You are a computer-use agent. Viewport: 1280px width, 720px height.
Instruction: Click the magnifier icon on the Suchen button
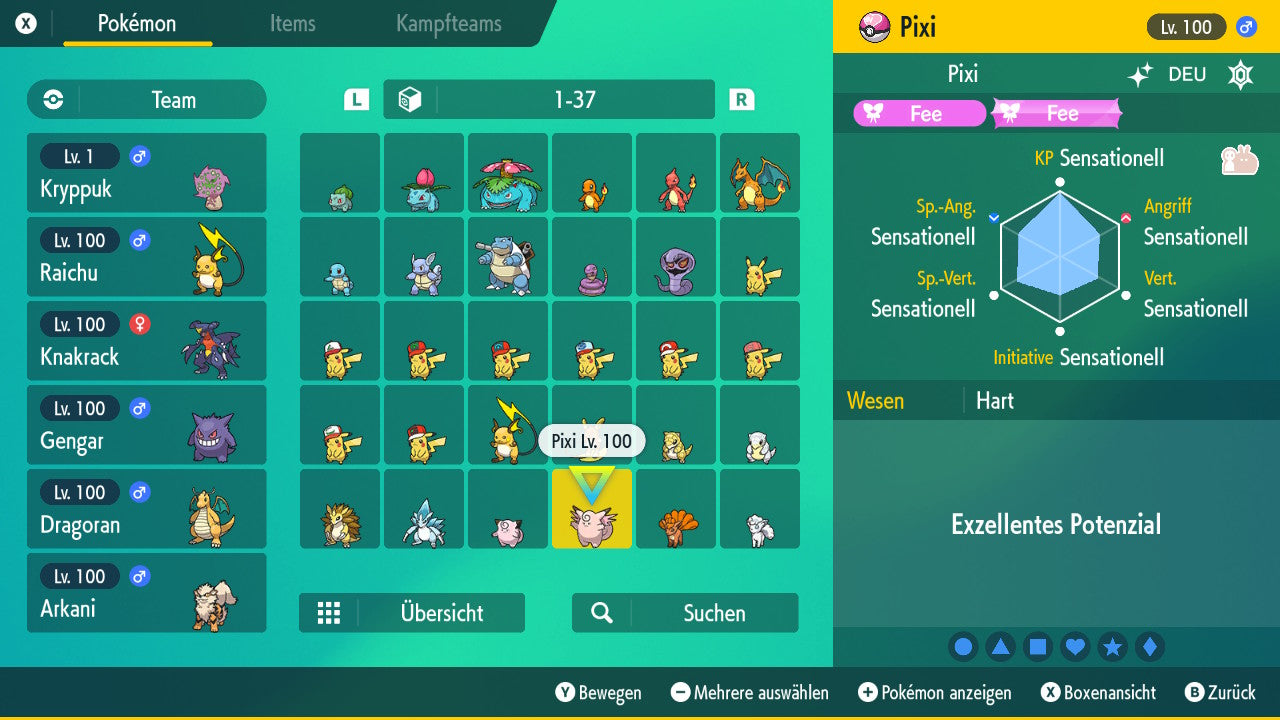click(600, 612)
